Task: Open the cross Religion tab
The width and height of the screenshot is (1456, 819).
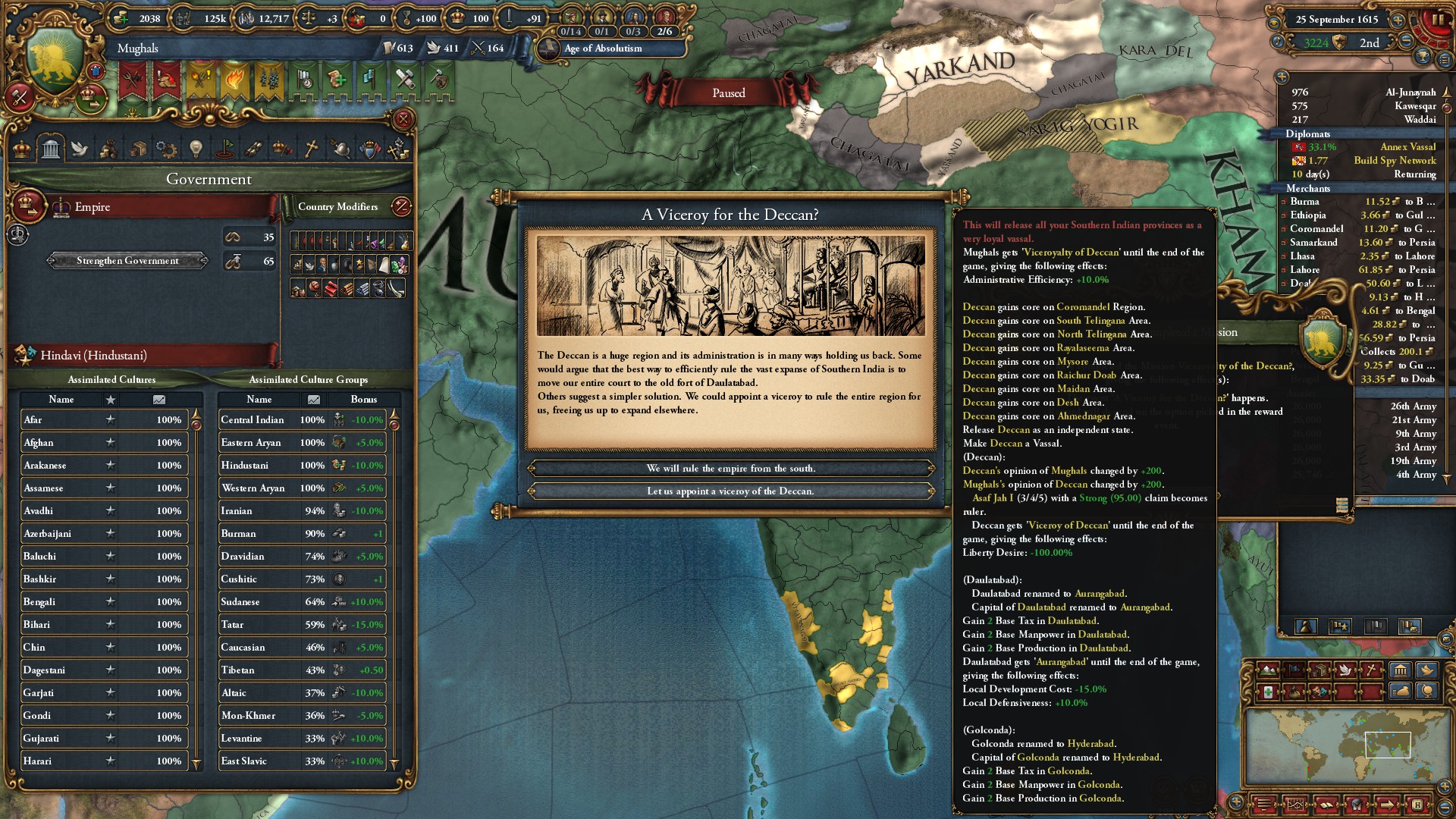Action: coord(311,149)
